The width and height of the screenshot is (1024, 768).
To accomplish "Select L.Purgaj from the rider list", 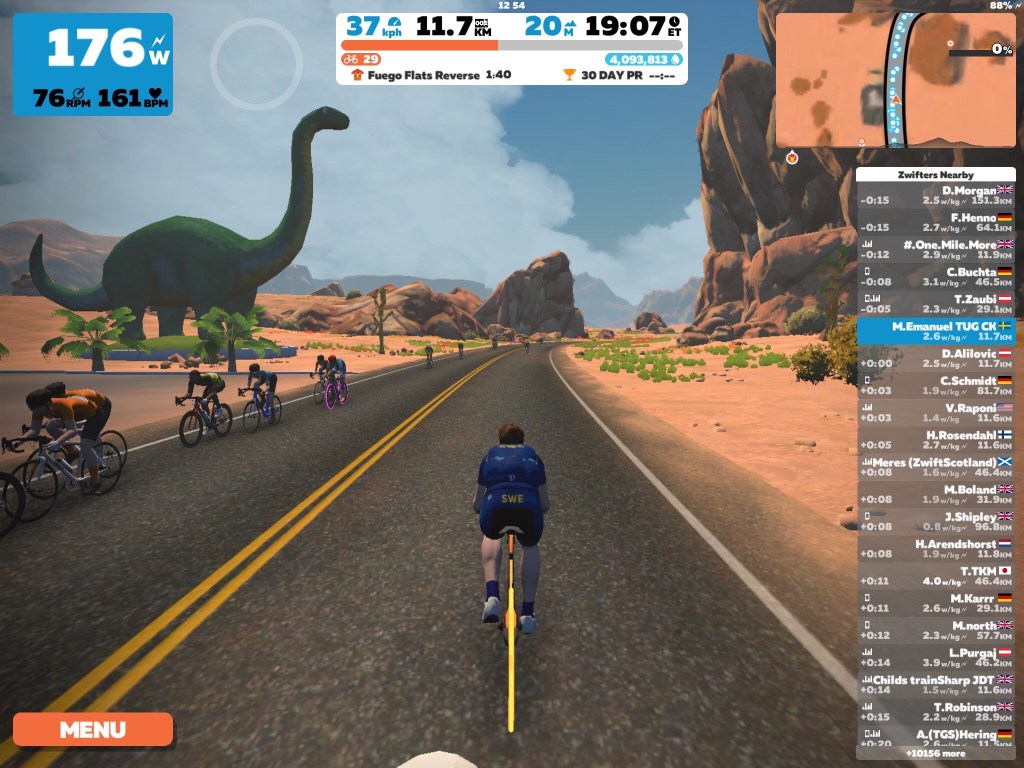I will [935, 658].
